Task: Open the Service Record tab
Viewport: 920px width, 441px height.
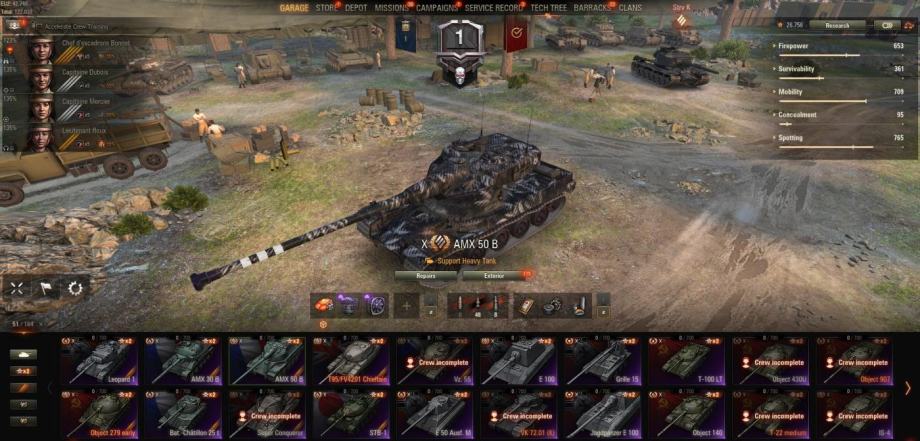Action: tap(494, 7)
